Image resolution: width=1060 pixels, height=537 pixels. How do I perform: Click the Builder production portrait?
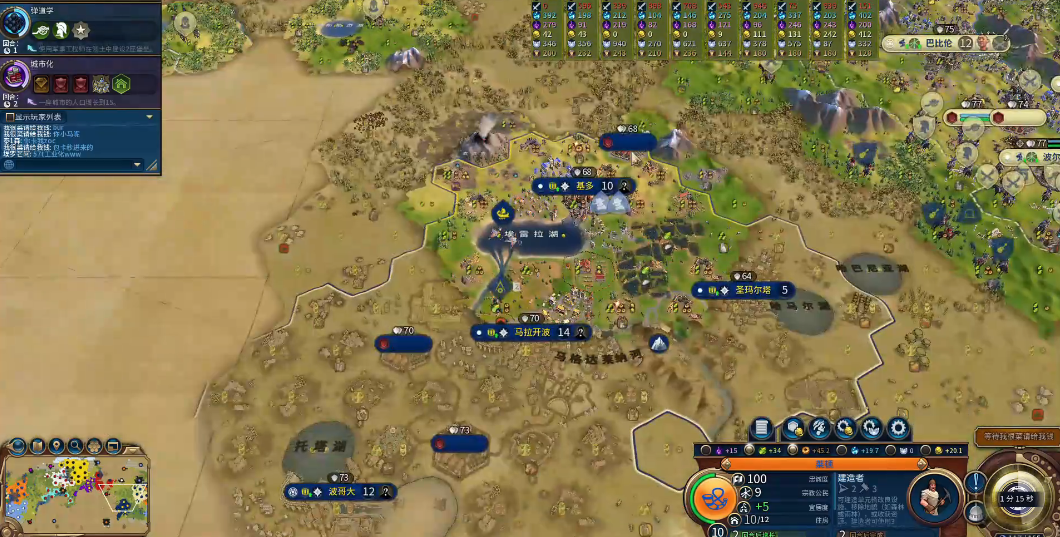[935, 495]
